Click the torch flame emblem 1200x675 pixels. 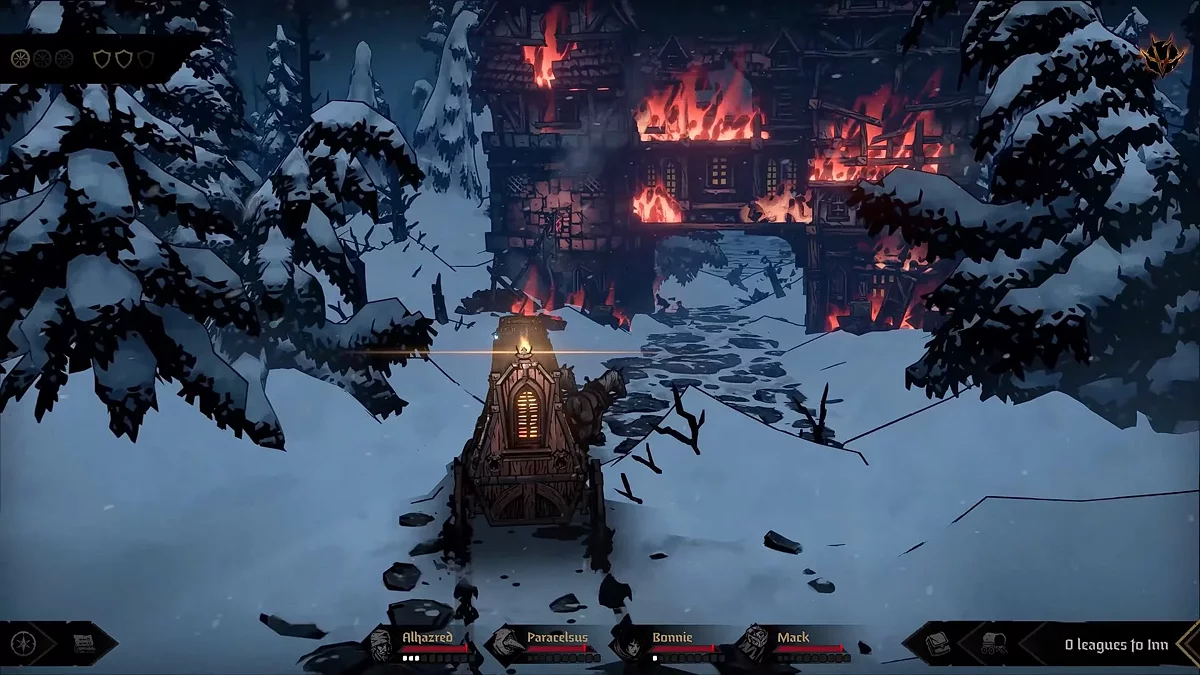coord(1163,50)
